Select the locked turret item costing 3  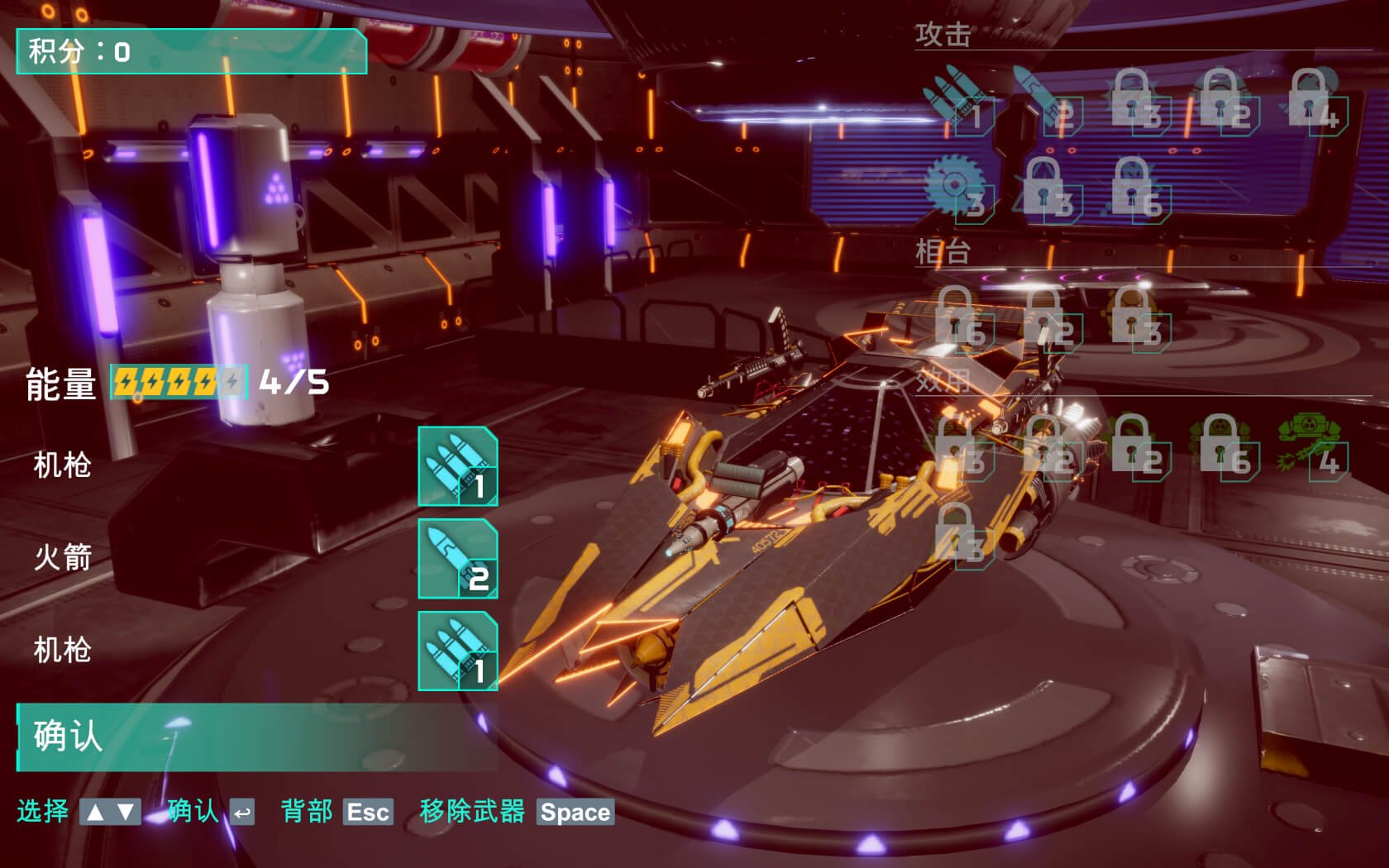pyautogui.click(x=1136, y=320)
